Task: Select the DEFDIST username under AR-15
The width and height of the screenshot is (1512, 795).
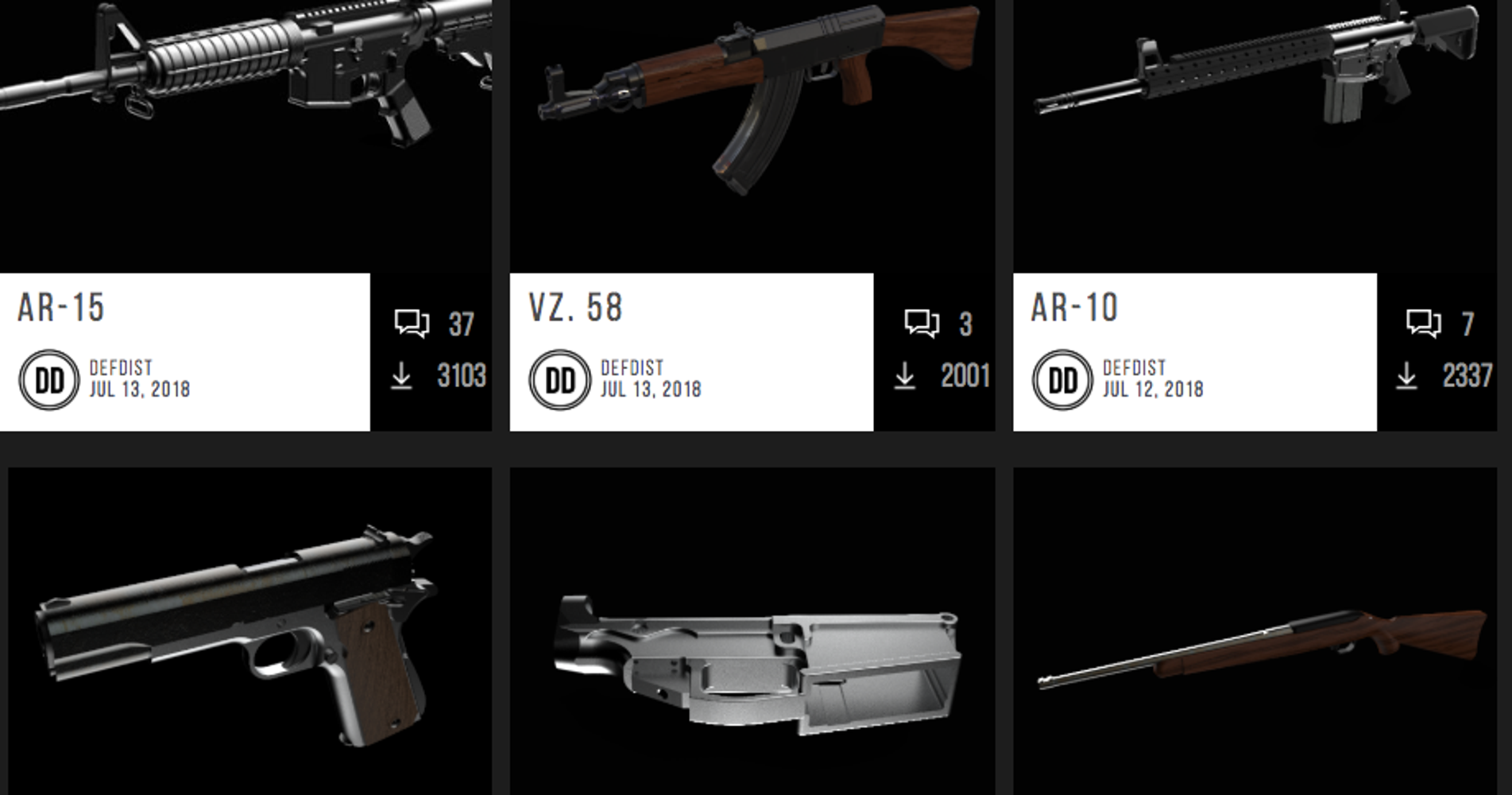Action: click(x=121, y=368)
